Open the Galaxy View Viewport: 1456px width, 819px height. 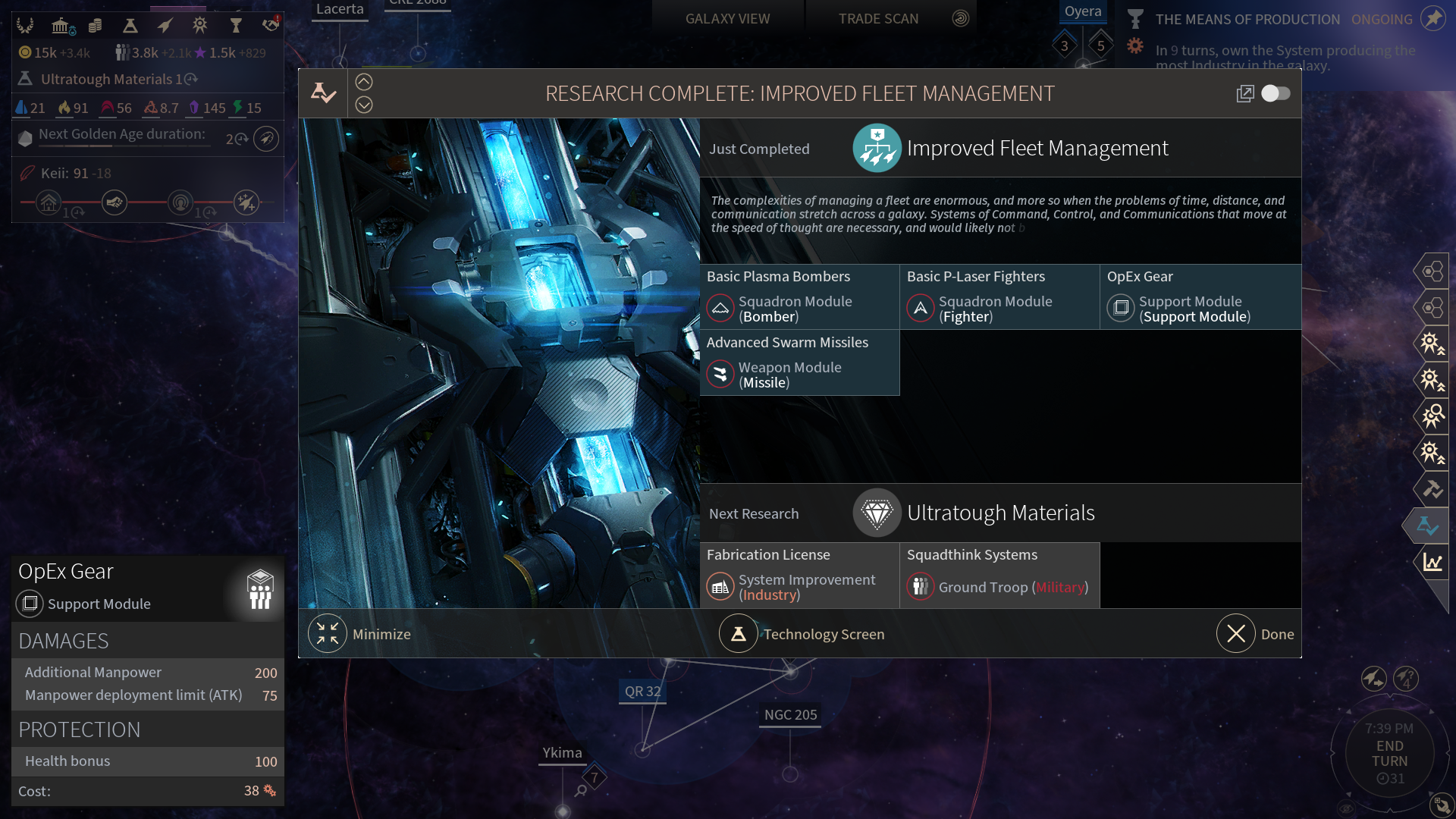click(x=727, y=18)
